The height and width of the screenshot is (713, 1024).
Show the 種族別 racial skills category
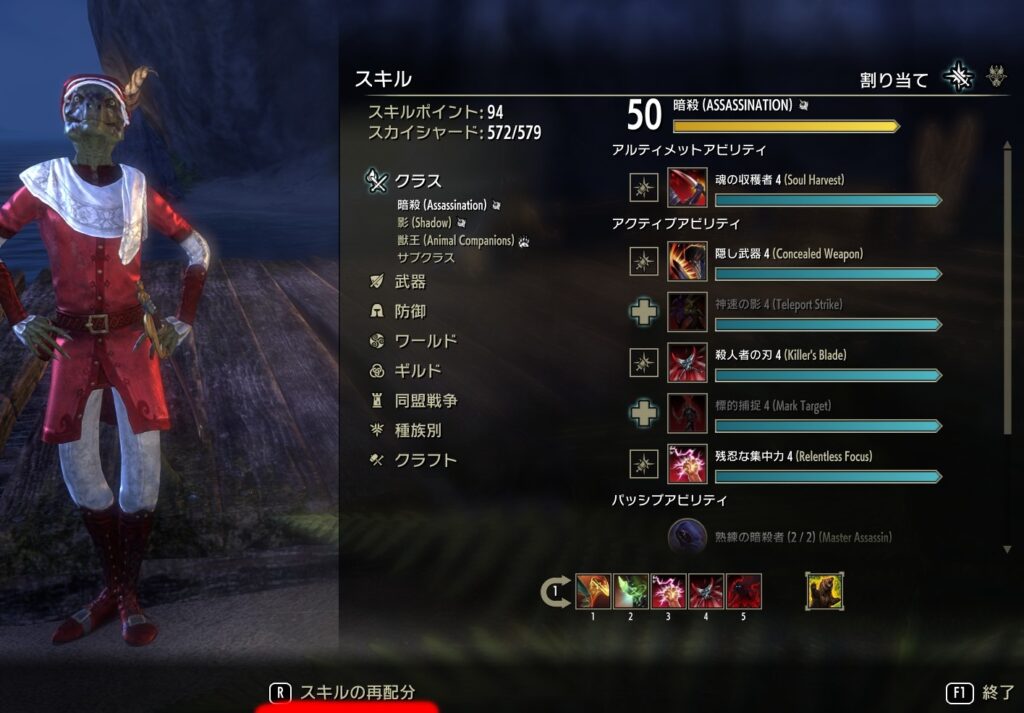pyautogui.click(x=418, y=431)
